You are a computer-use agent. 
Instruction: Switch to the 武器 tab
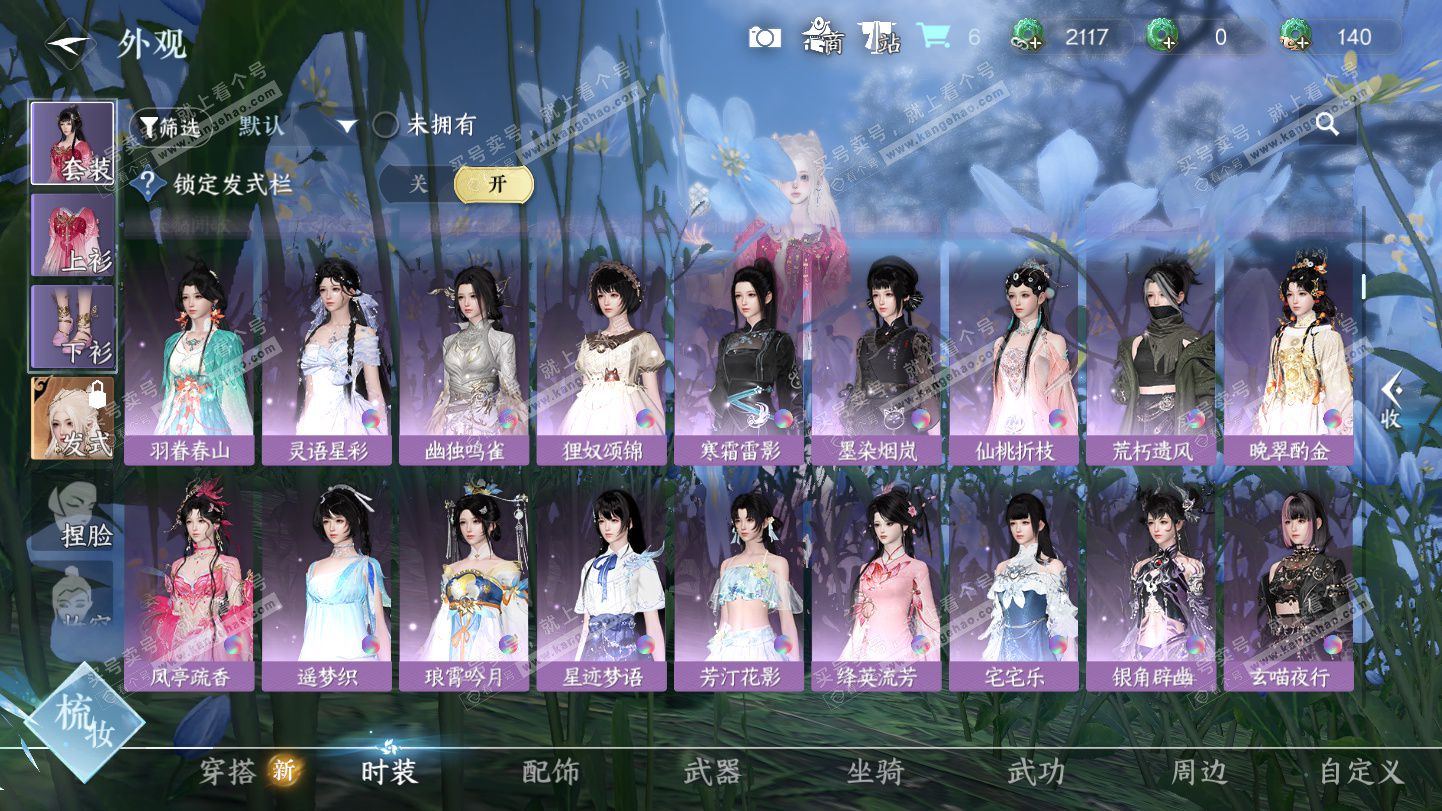click(x=712, y=771)
